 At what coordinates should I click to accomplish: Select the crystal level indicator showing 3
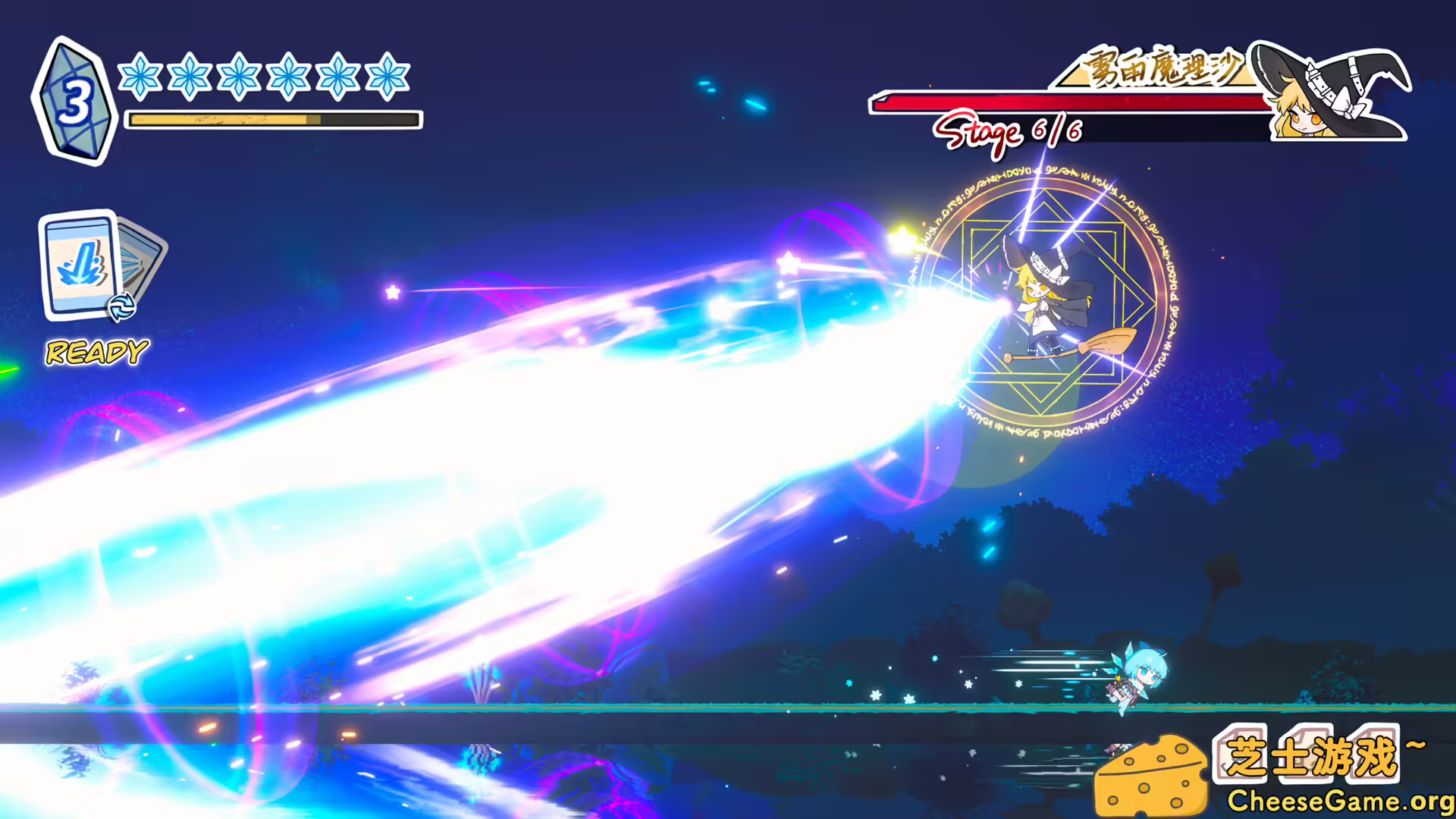pos(74,97)
